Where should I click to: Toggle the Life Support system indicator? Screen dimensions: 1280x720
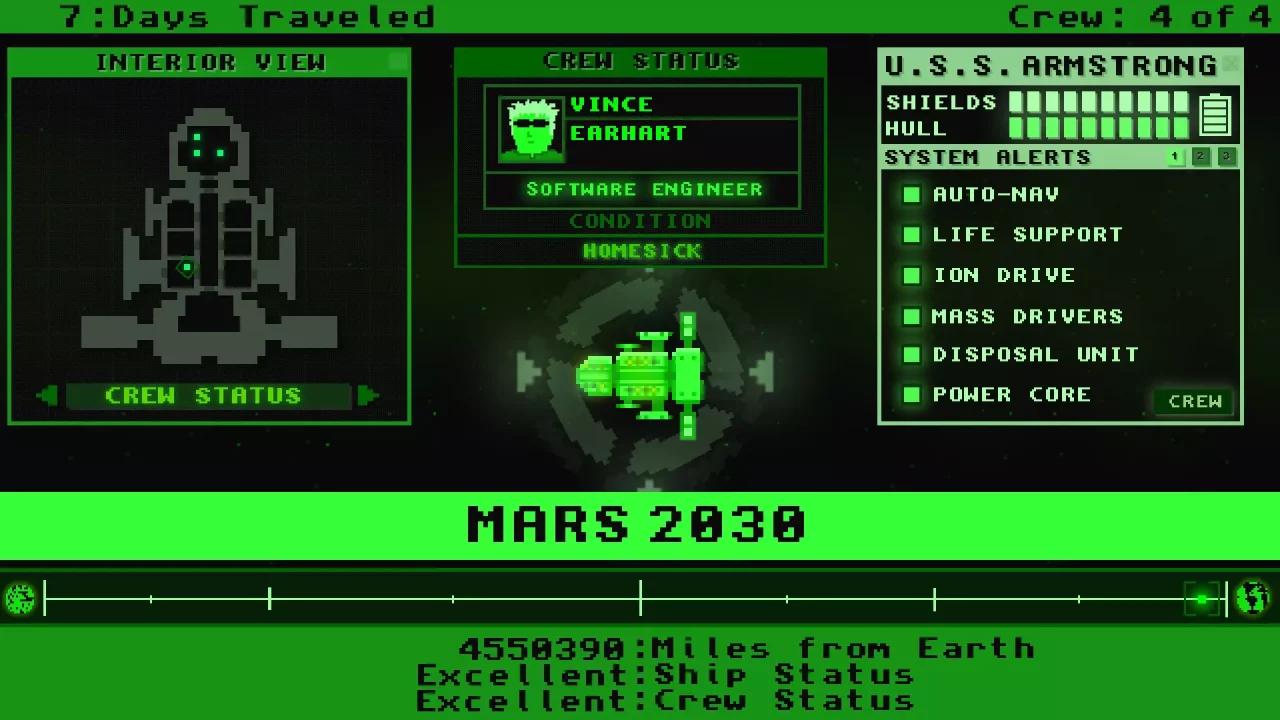pos(911,234)
